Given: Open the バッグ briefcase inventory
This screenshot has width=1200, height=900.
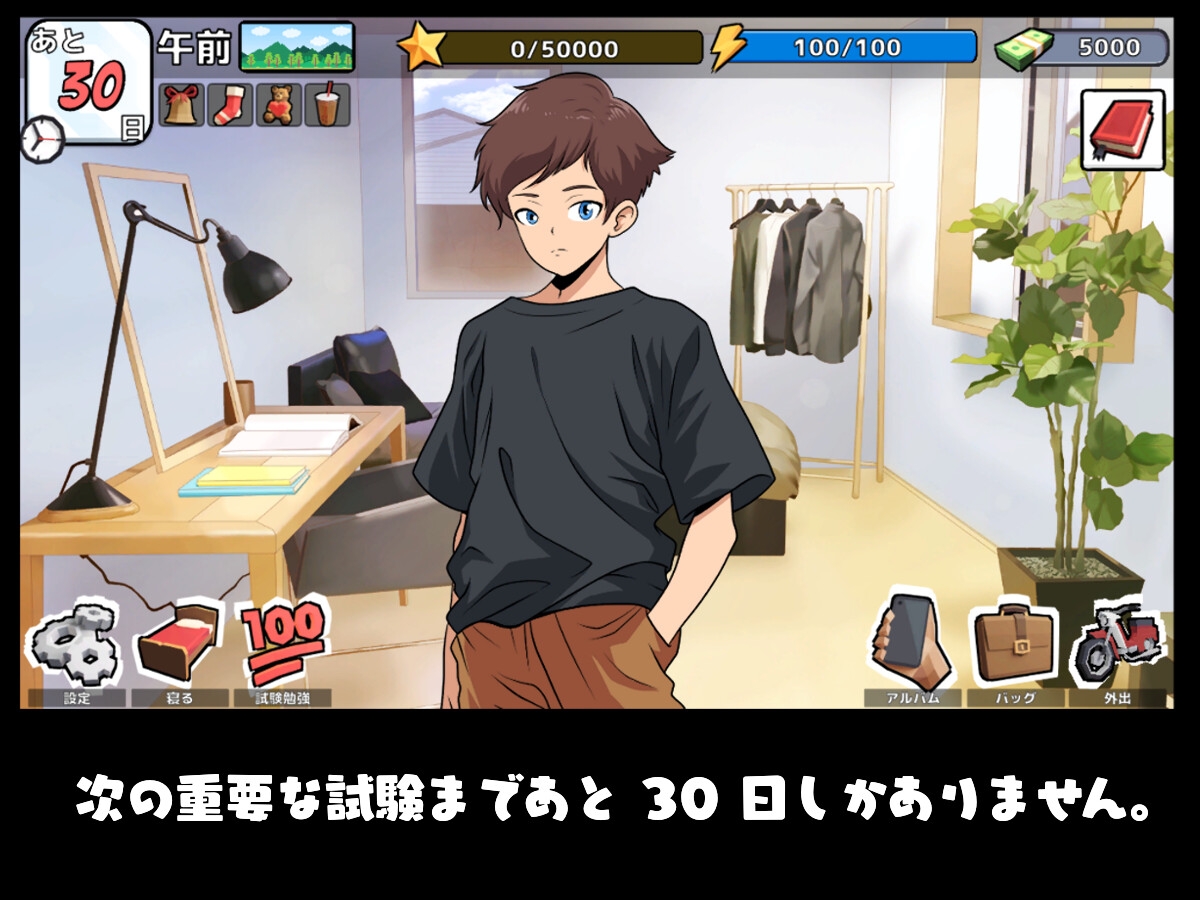Looking at the screenshot, I should pos(1016,645).
